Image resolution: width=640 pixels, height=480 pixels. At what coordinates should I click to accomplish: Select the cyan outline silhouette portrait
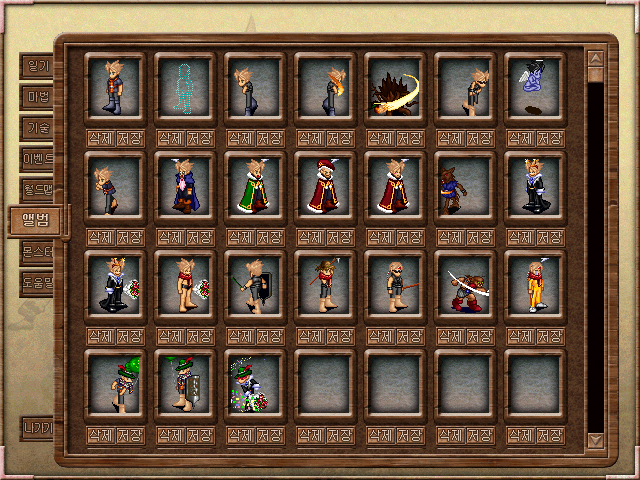tap(185, 88)
